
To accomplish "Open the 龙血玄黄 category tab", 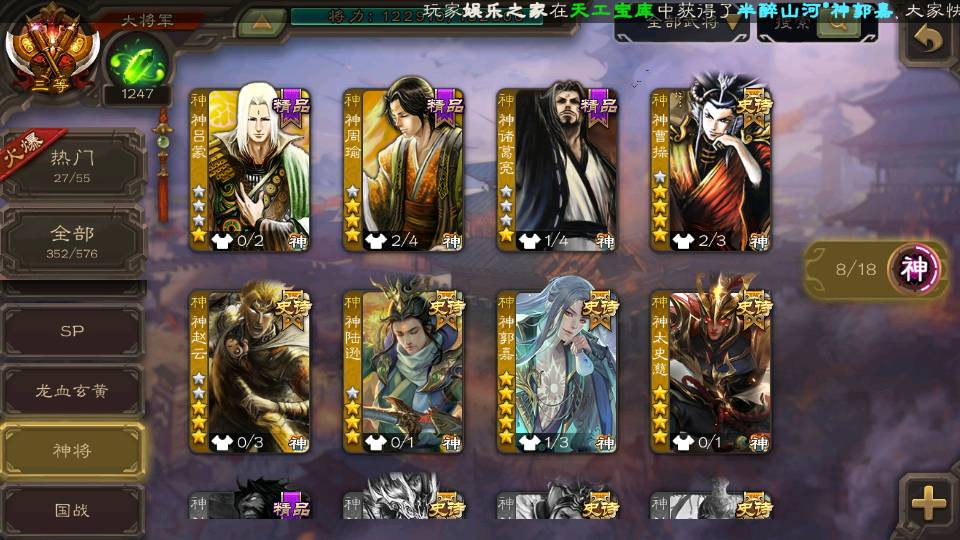I will (x=72, y=391).
